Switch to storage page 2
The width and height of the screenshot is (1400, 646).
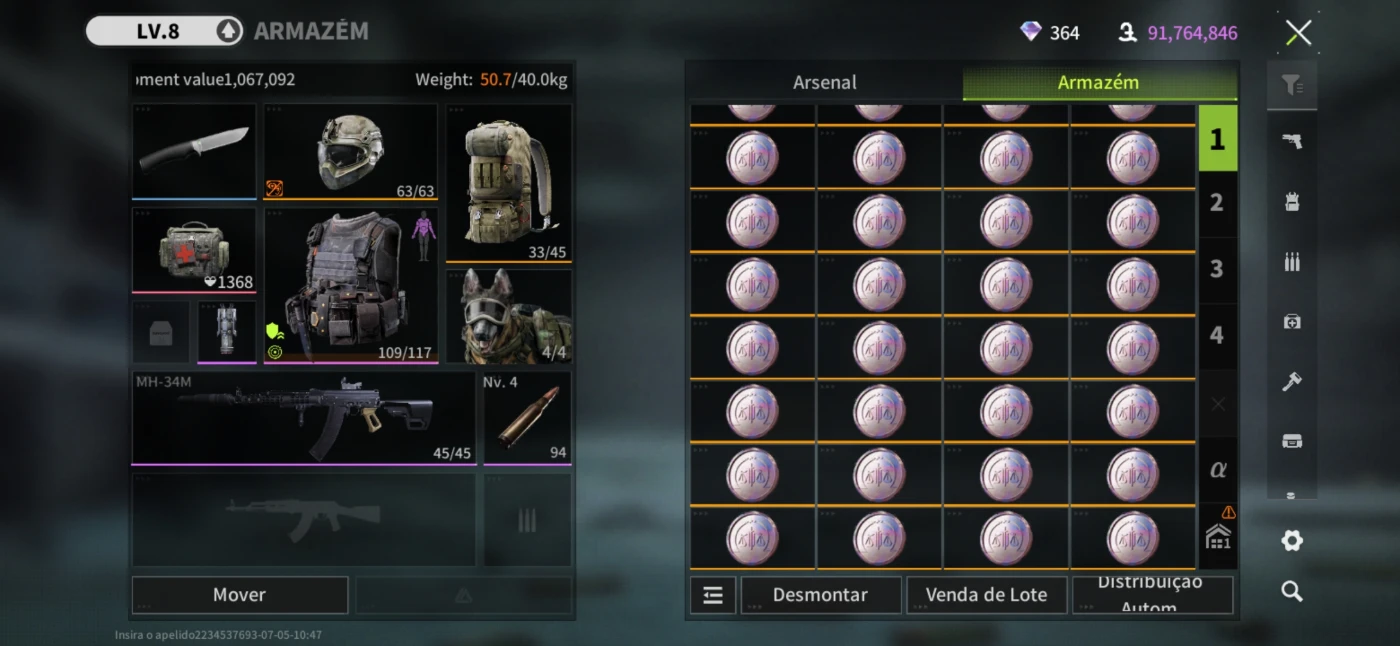[x=1217, y=203]
